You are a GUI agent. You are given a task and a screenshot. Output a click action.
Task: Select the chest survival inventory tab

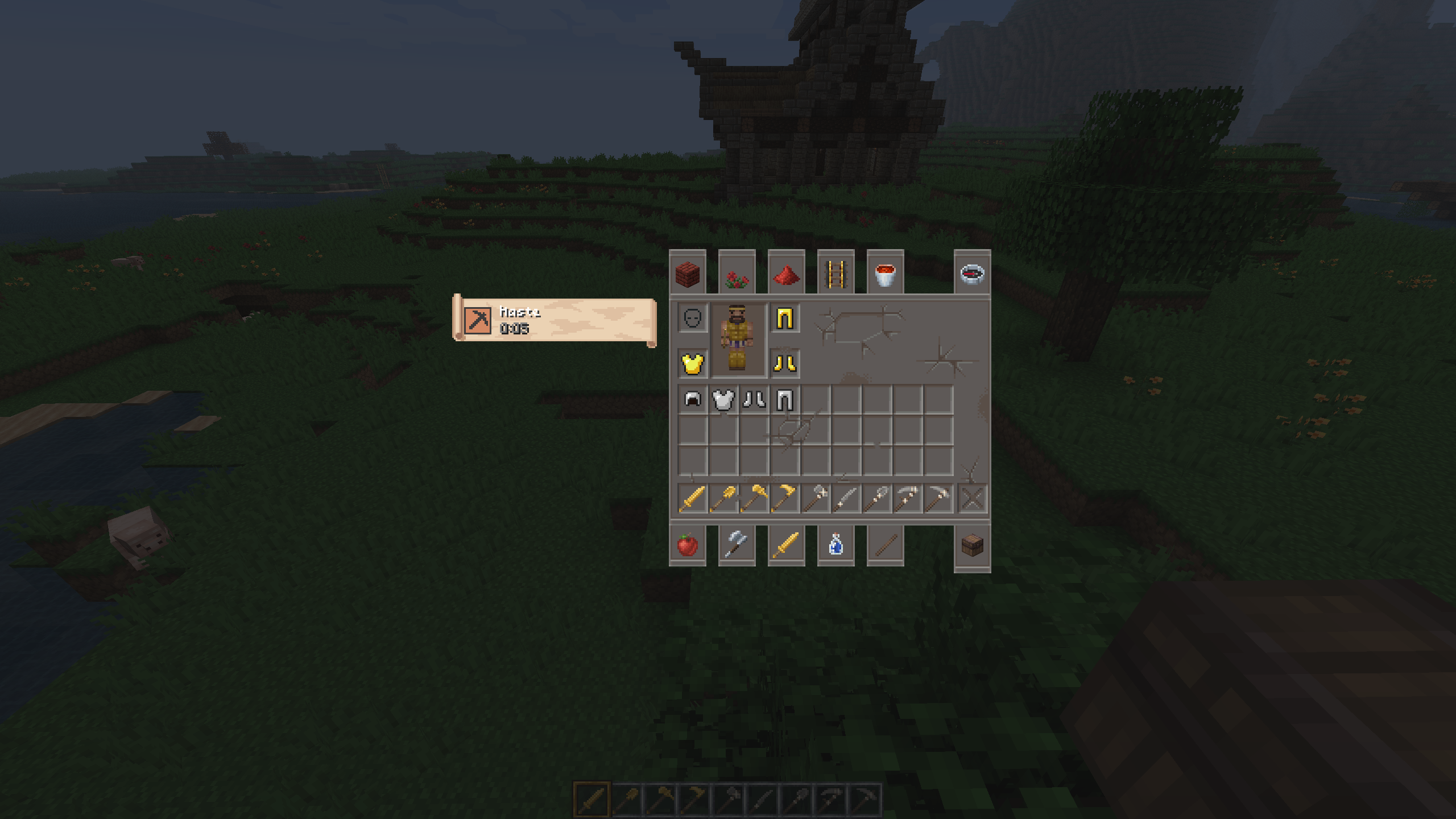click(x=972, y=546)
